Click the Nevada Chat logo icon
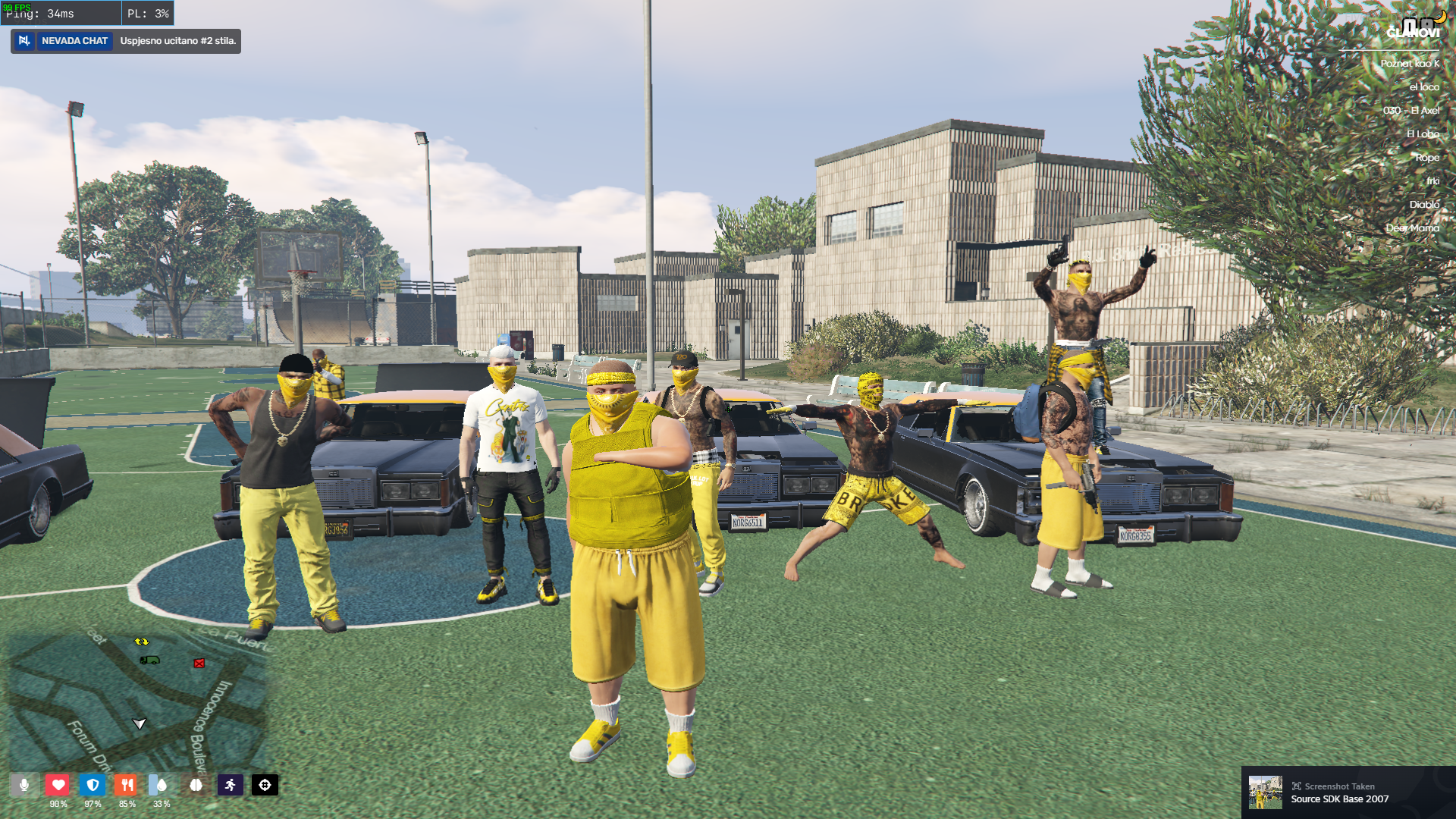This screenshot has height=819, width=1456. click(x=25, y=41)
